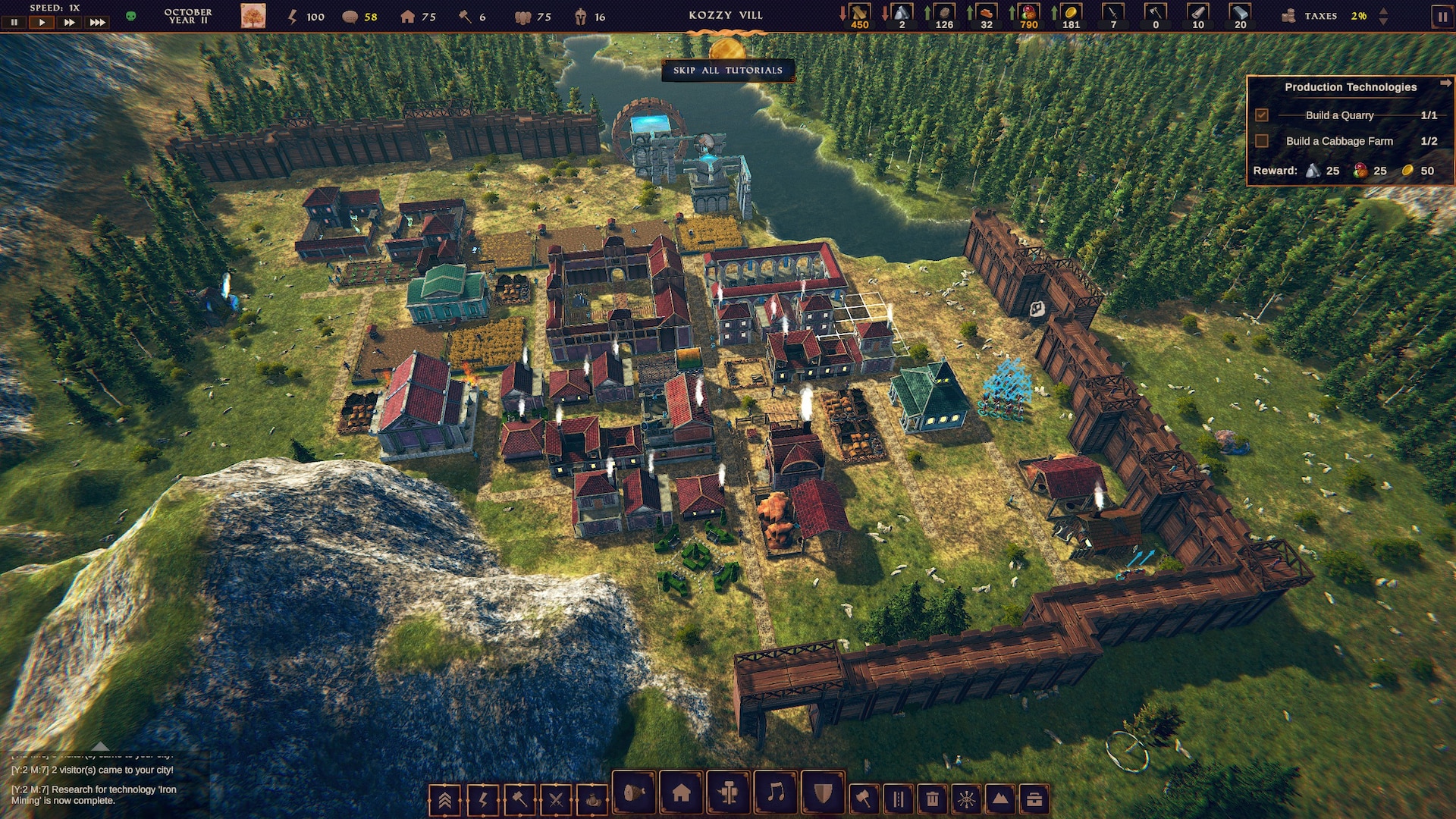This screenshot has width=1456, height=819.
Task: Select the trash can demolish tool
Action: [x=932, y=799]
